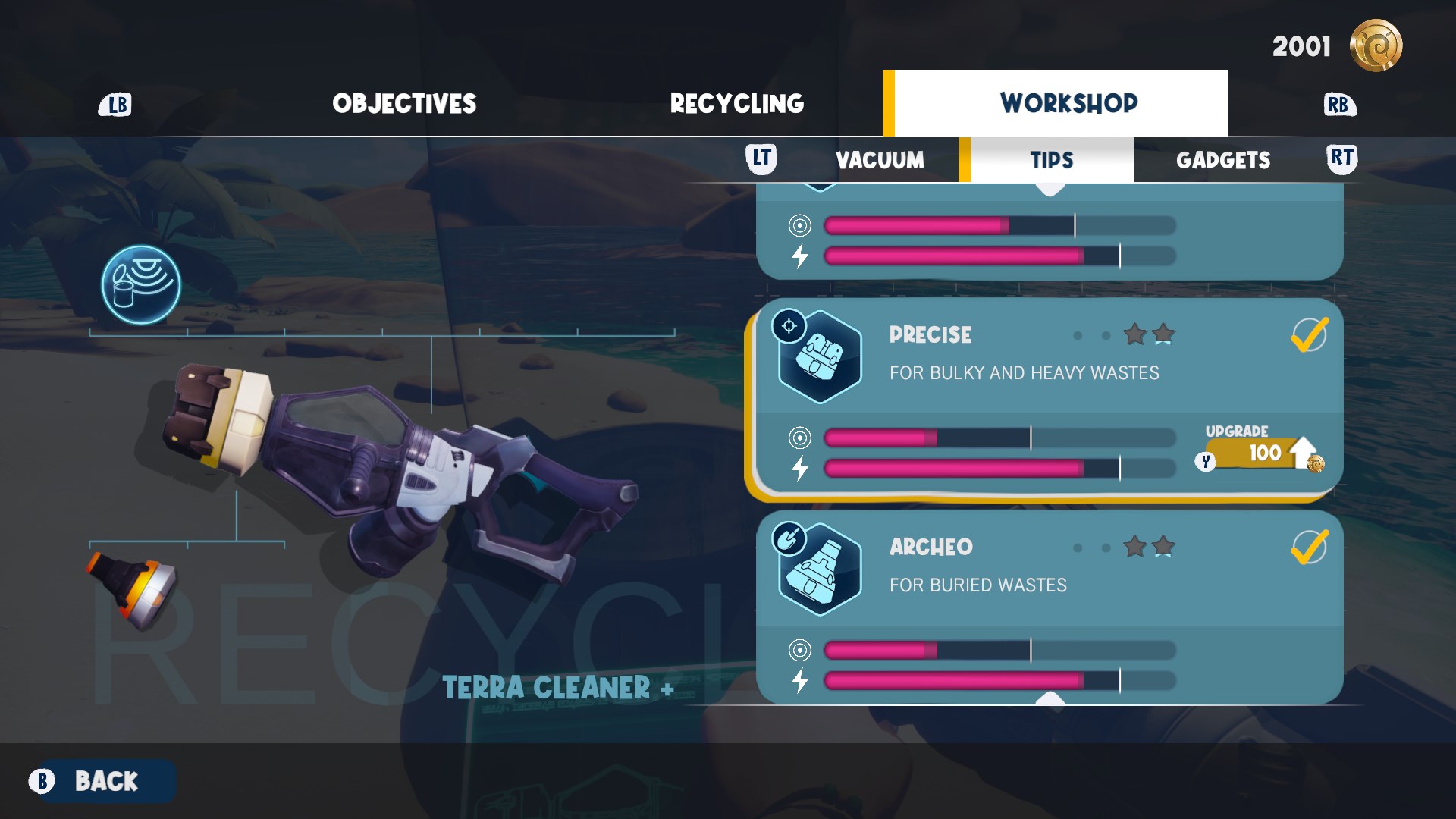1456x819 pixels.
Task: Switch to the Gadgets sub-tab
Action: click(1222, 160)
